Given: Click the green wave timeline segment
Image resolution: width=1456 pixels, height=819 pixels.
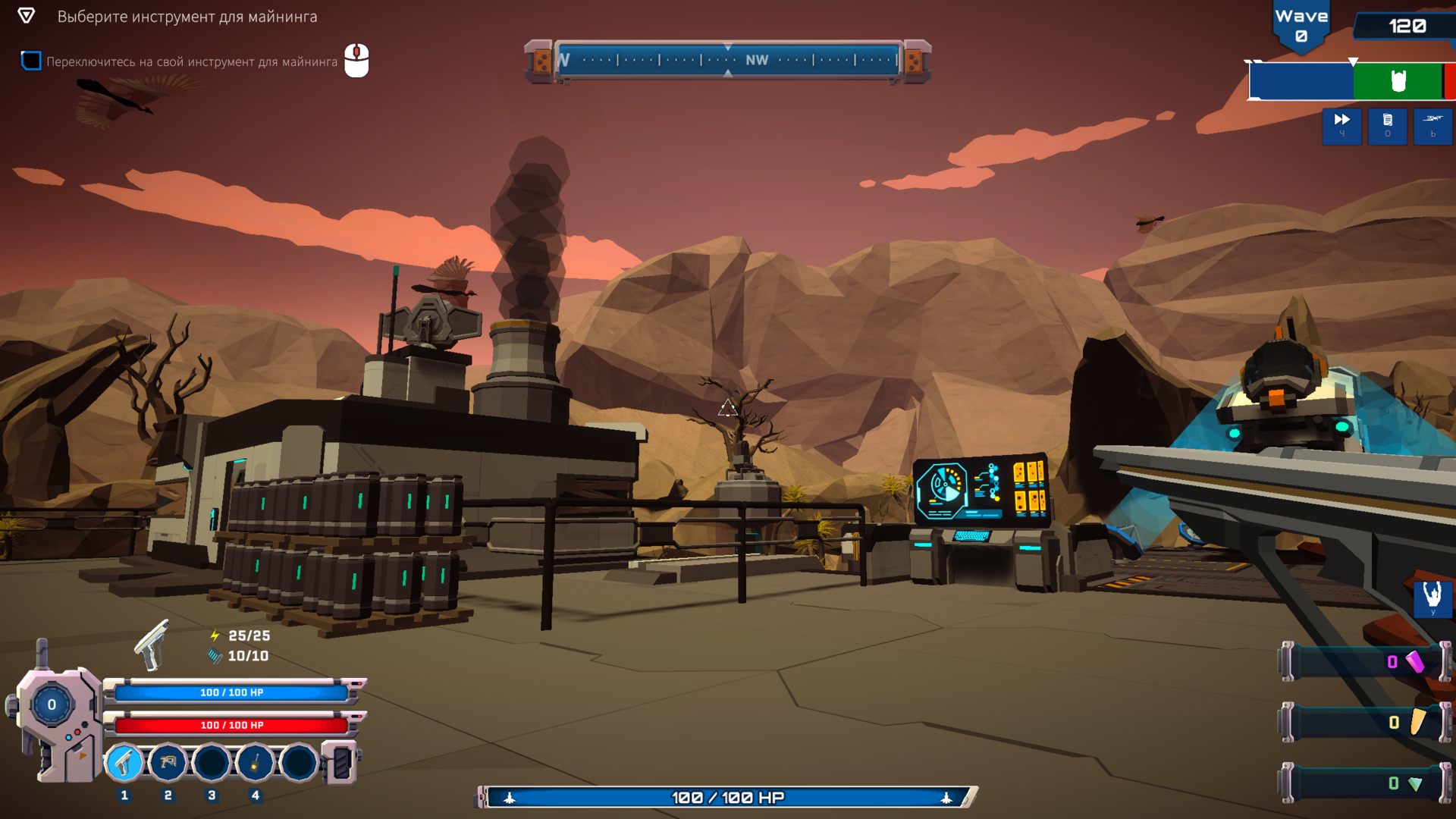Looking at the screenshot, I should [1397, 81].
